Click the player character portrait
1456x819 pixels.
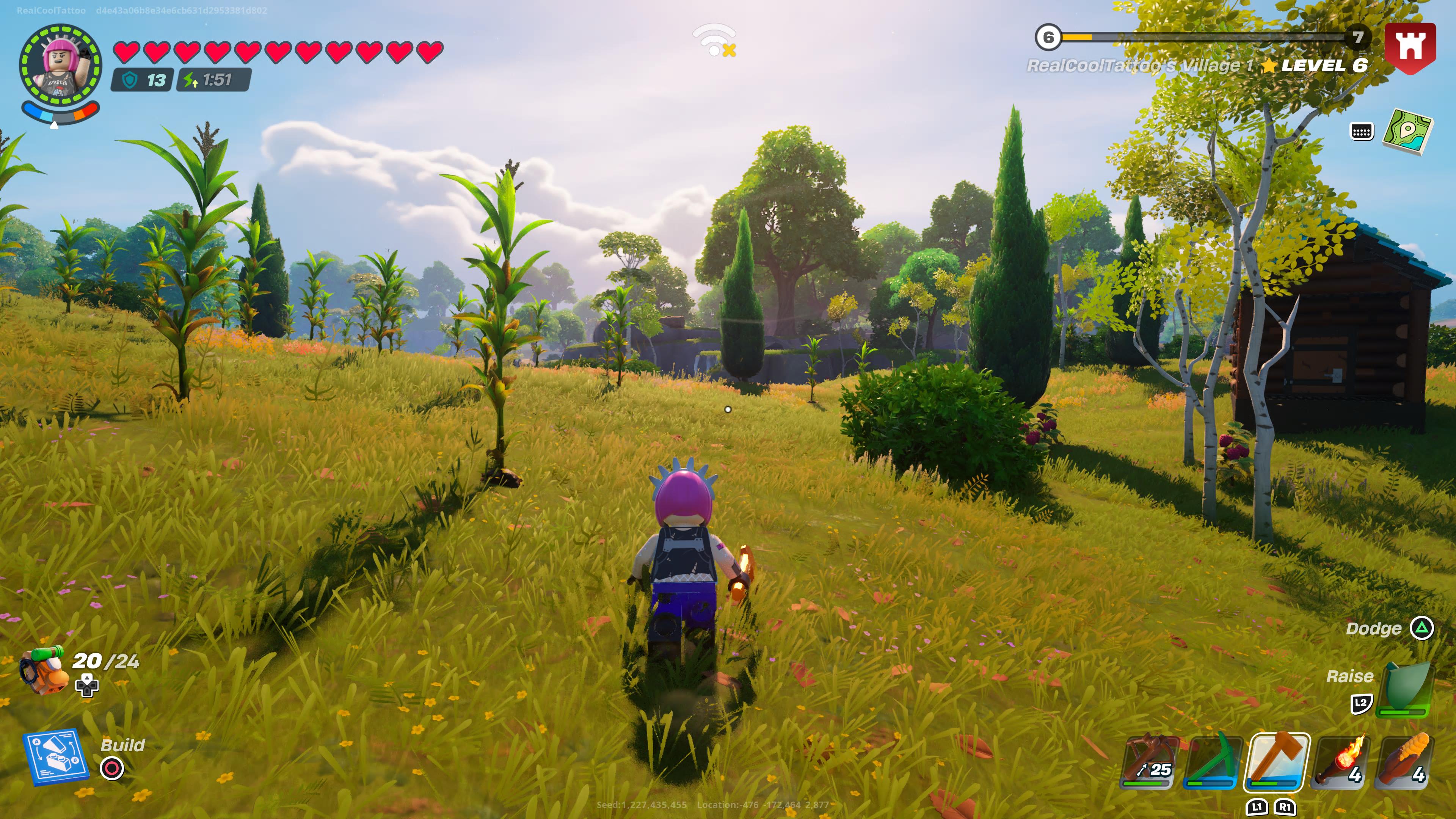pyautogui.click(x=61, y=64)
